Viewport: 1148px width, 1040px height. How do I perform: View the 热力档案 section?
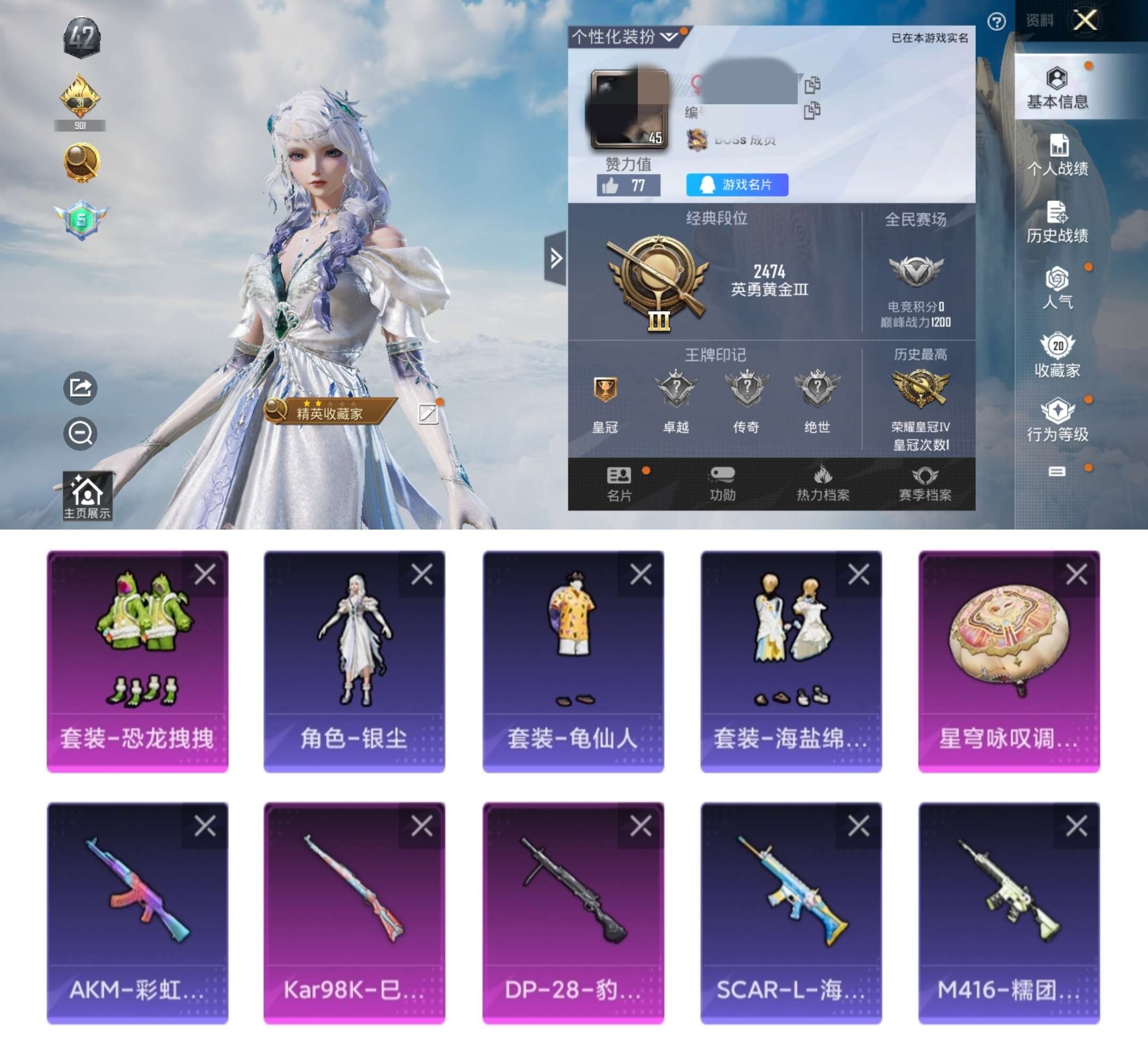coord(823,484)
